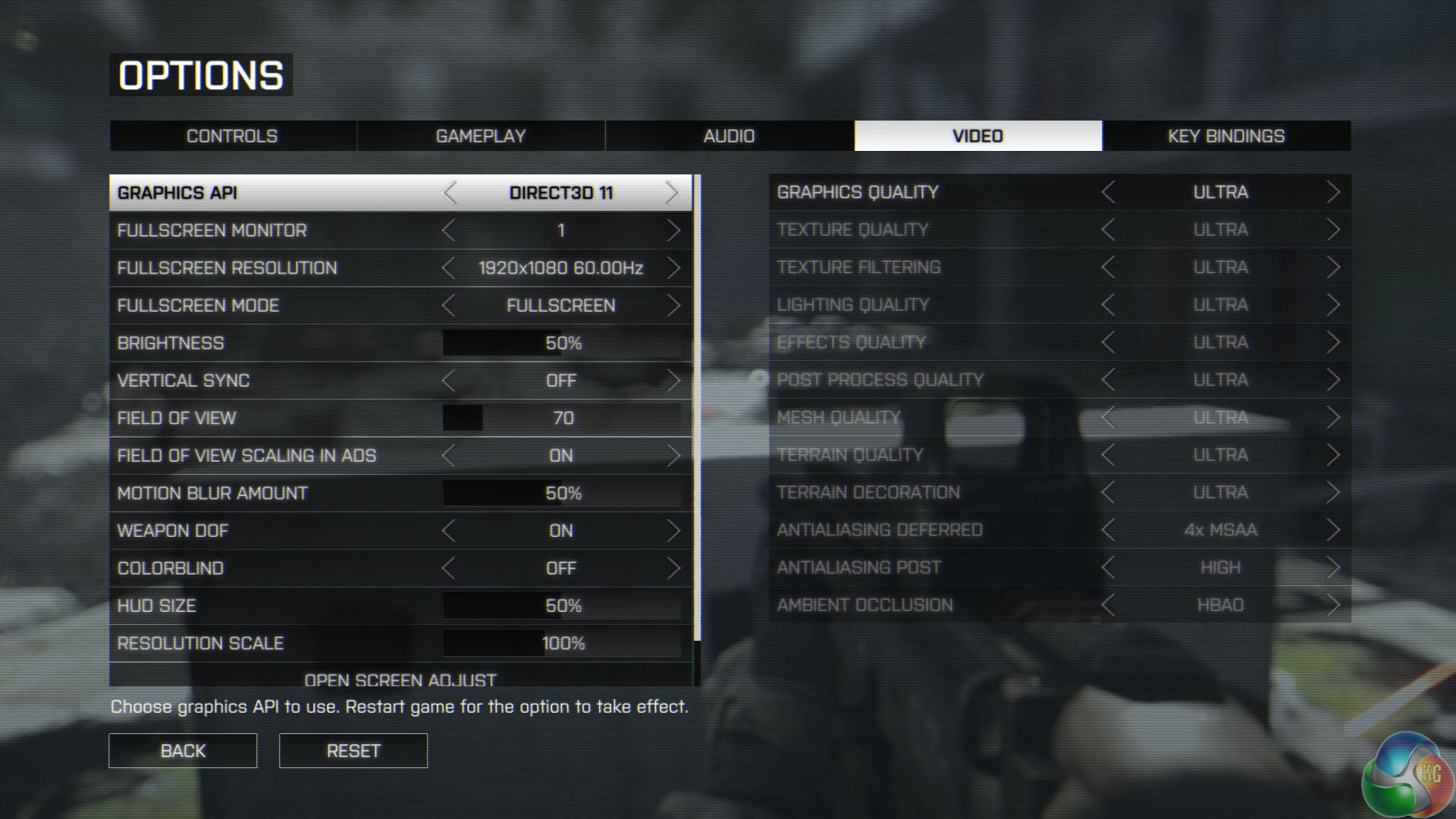Screen dimensions: 1456x819
Task: Change Colorblind setting with right arrow
Action: (673, 569)
